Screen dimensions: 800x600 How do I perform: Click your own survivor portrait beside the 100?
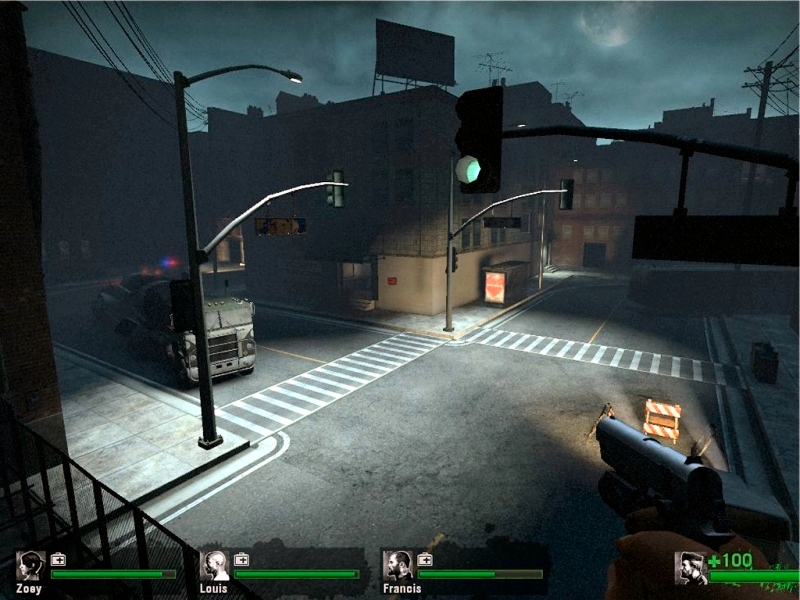690,568
